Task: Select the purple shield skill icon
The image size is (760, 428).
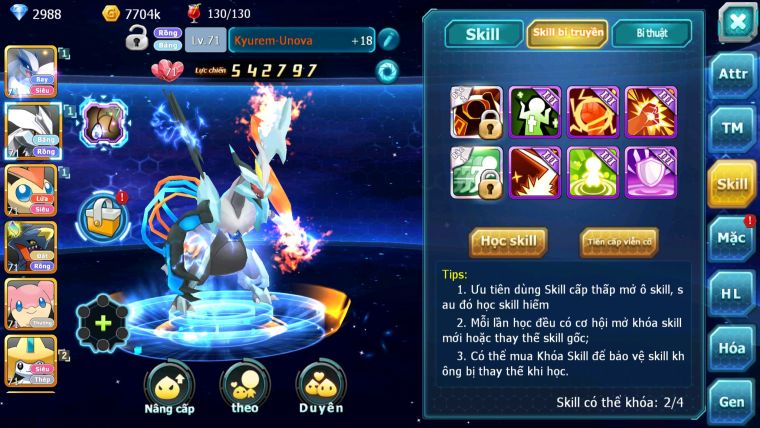Action: click(x=651, y=172)
